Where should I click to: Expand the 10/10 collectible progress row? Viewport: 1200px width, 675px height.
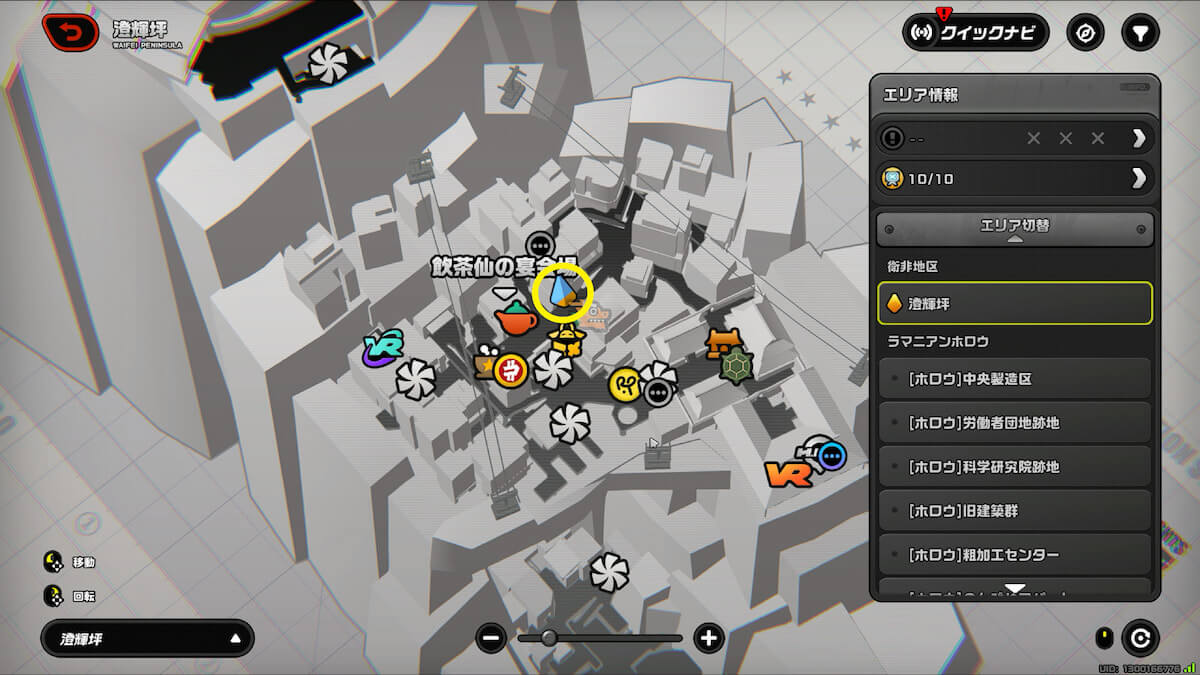coord(1015,178)
